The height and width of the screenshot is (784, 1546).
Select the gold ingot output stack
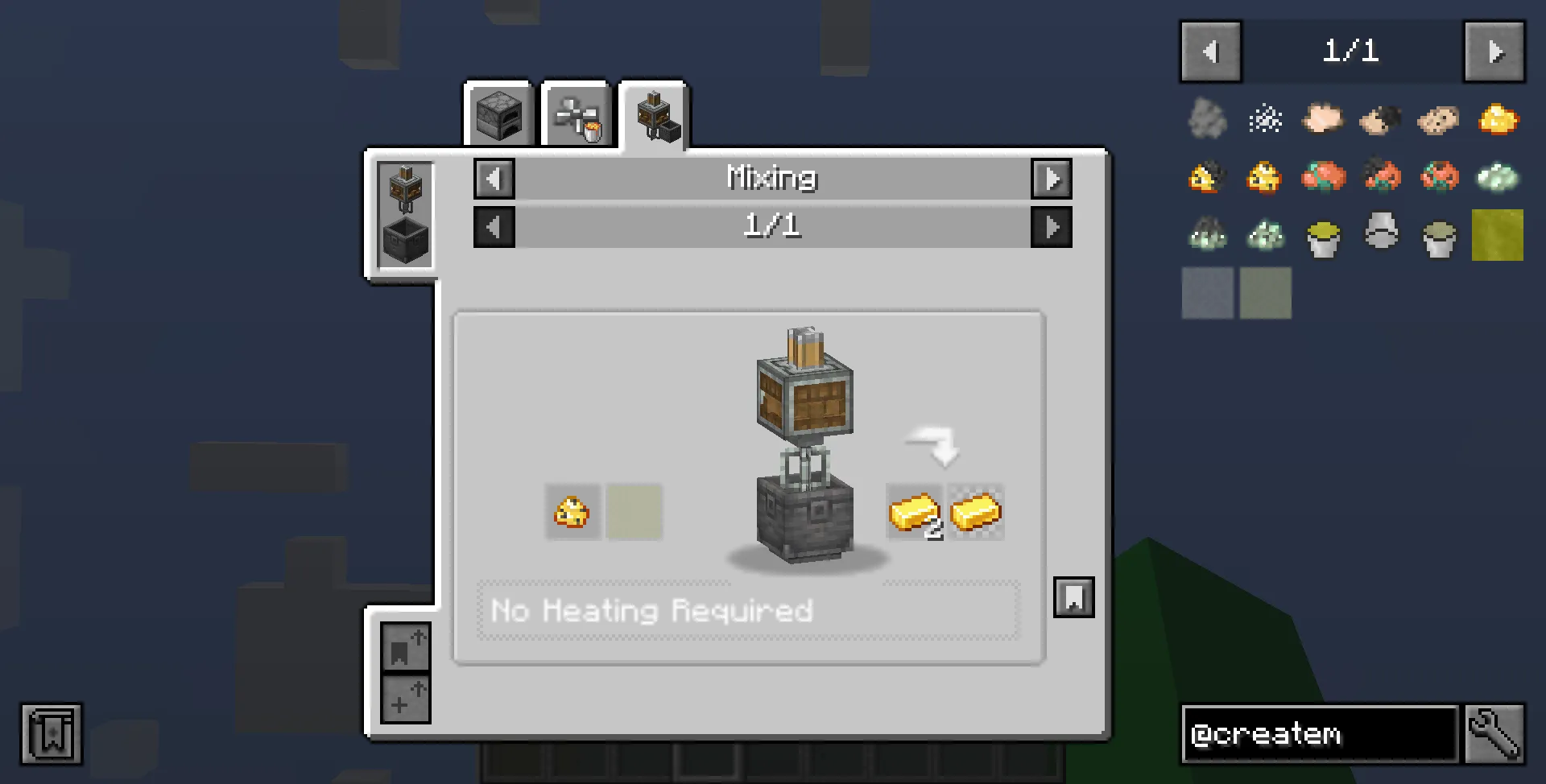(x=916, y=512)
